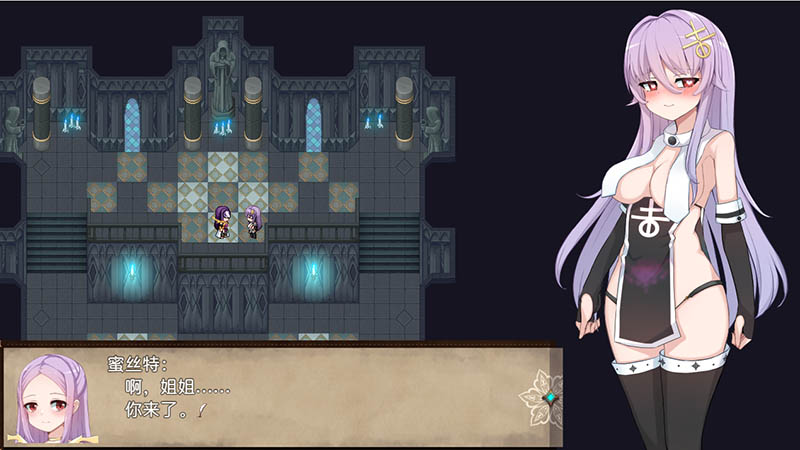The image size is (800, 450).
Task: Click Mist's dialogue text box to continue
Action: [300, 395]
